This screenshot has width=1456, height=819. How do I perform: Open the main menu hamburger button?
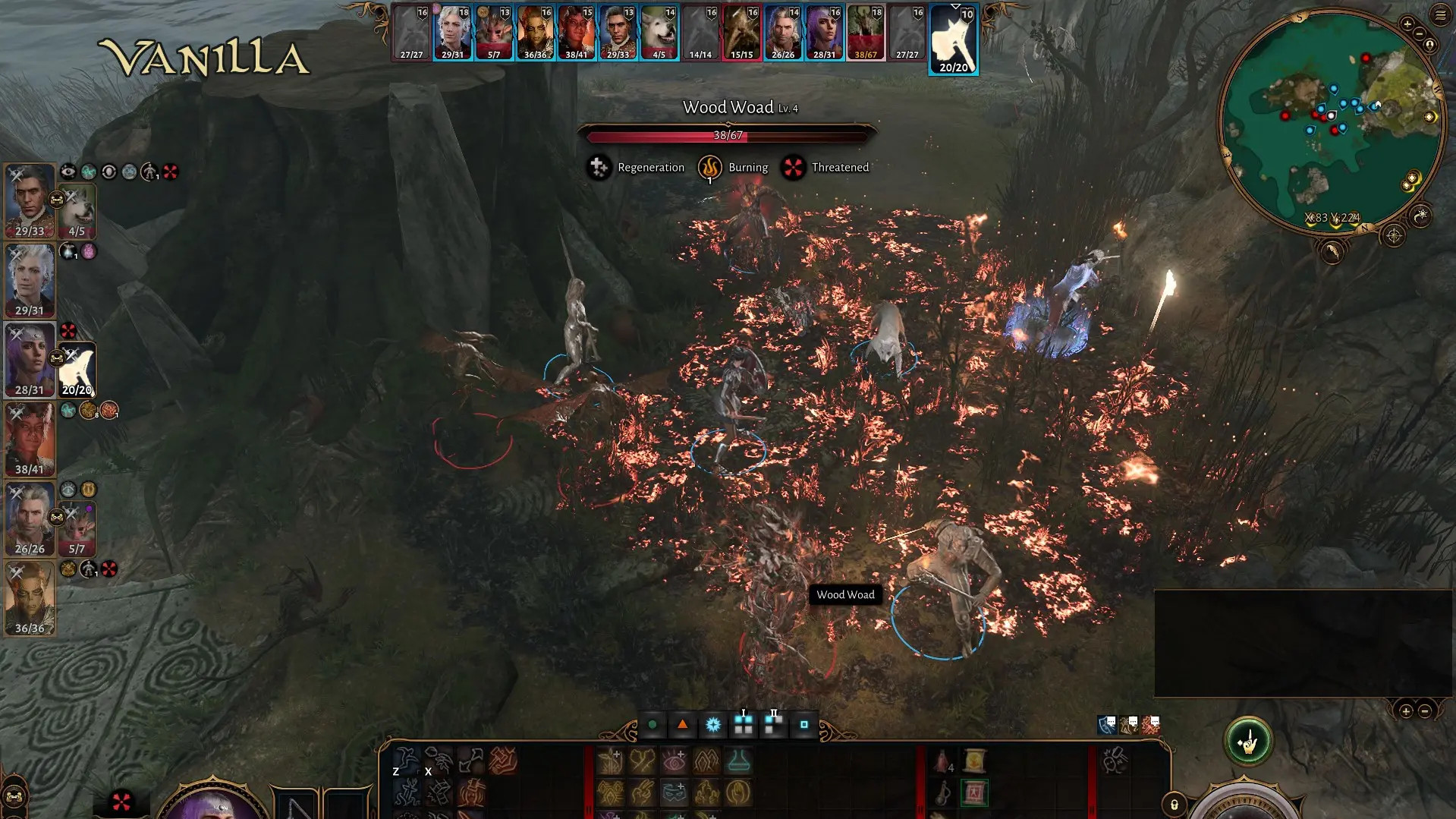click(1441, 14)
